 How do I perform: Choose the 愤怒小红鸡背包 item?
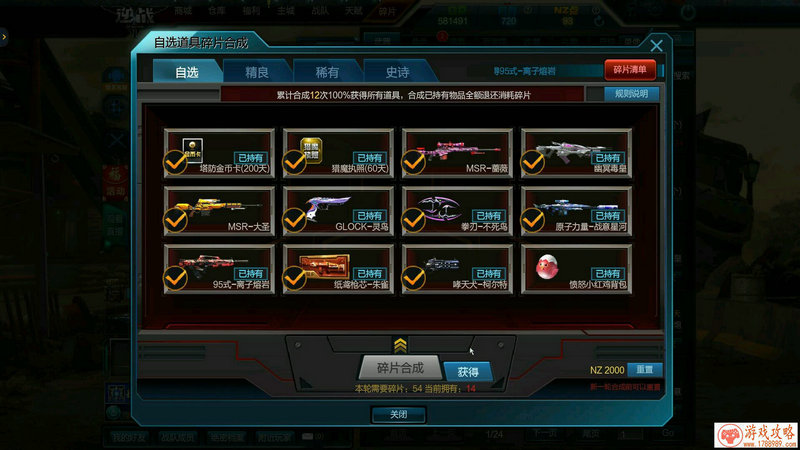tap(576, 268)
